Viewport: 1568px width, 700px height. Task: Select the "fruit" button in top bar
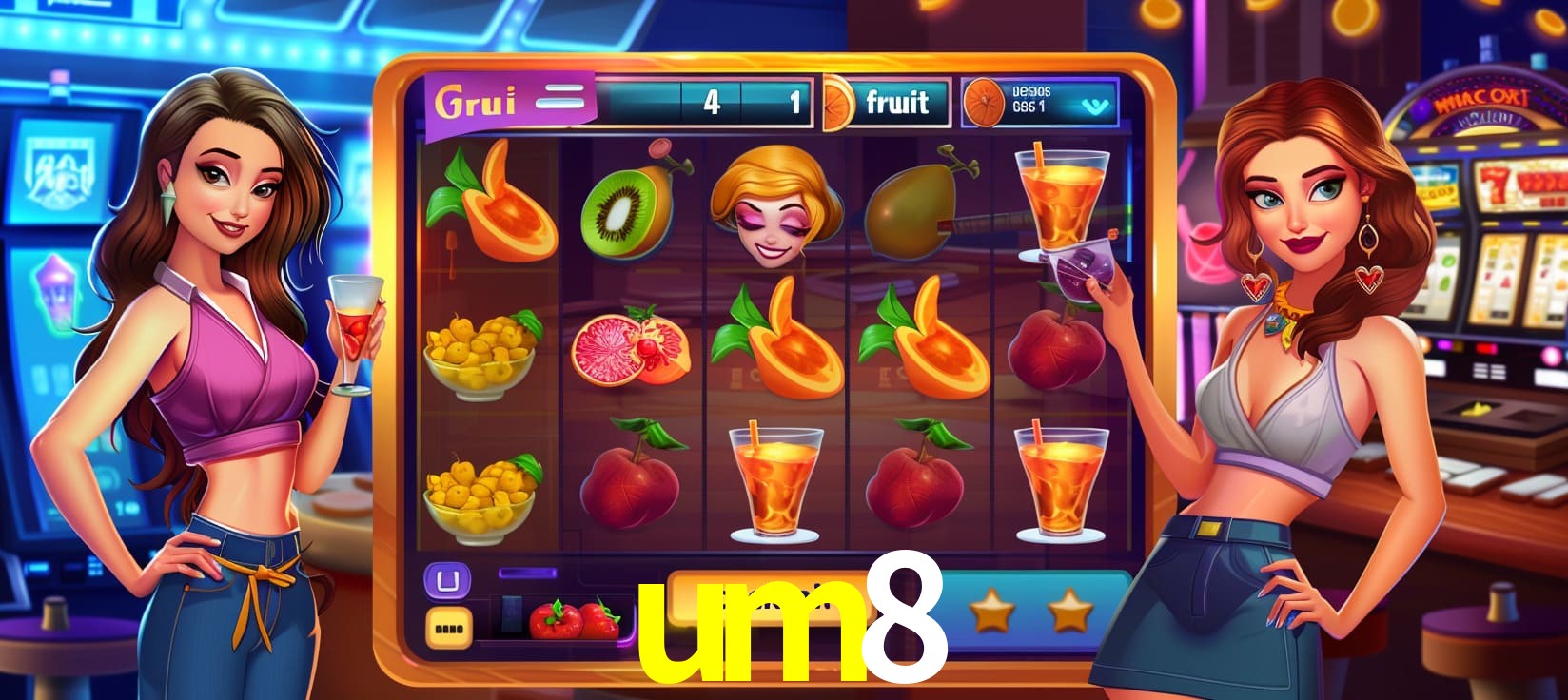click(x=897, y=102)
